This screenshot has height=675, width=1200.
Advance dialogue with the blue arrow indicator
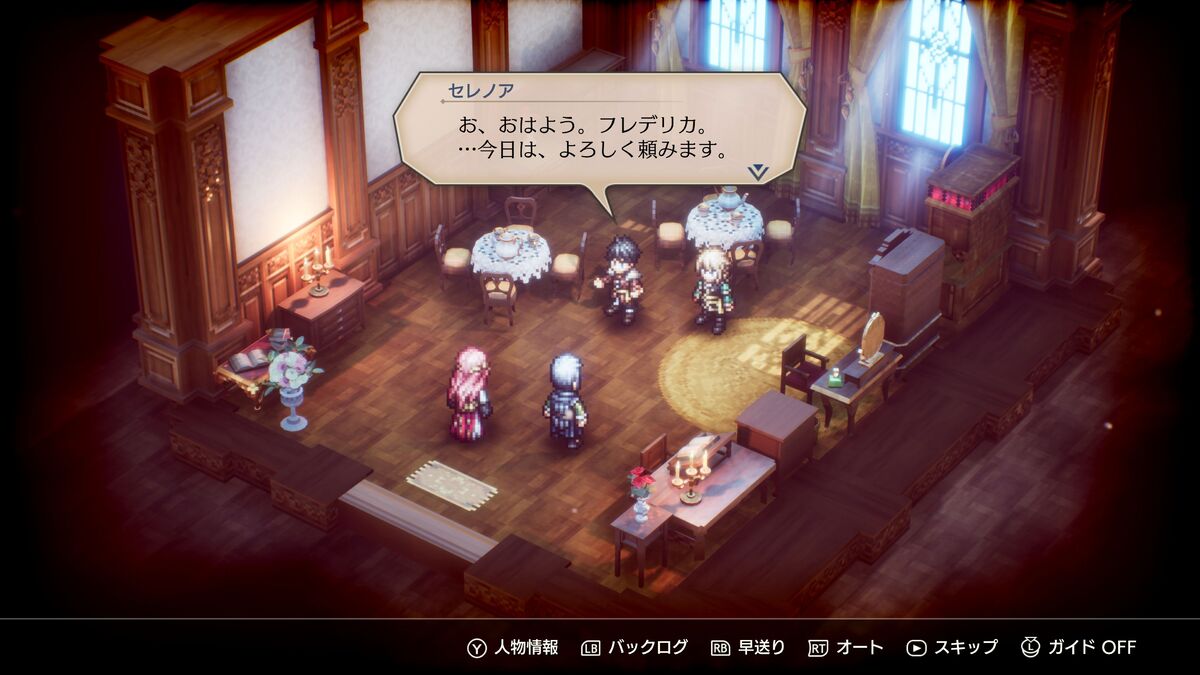pos(758,172)
